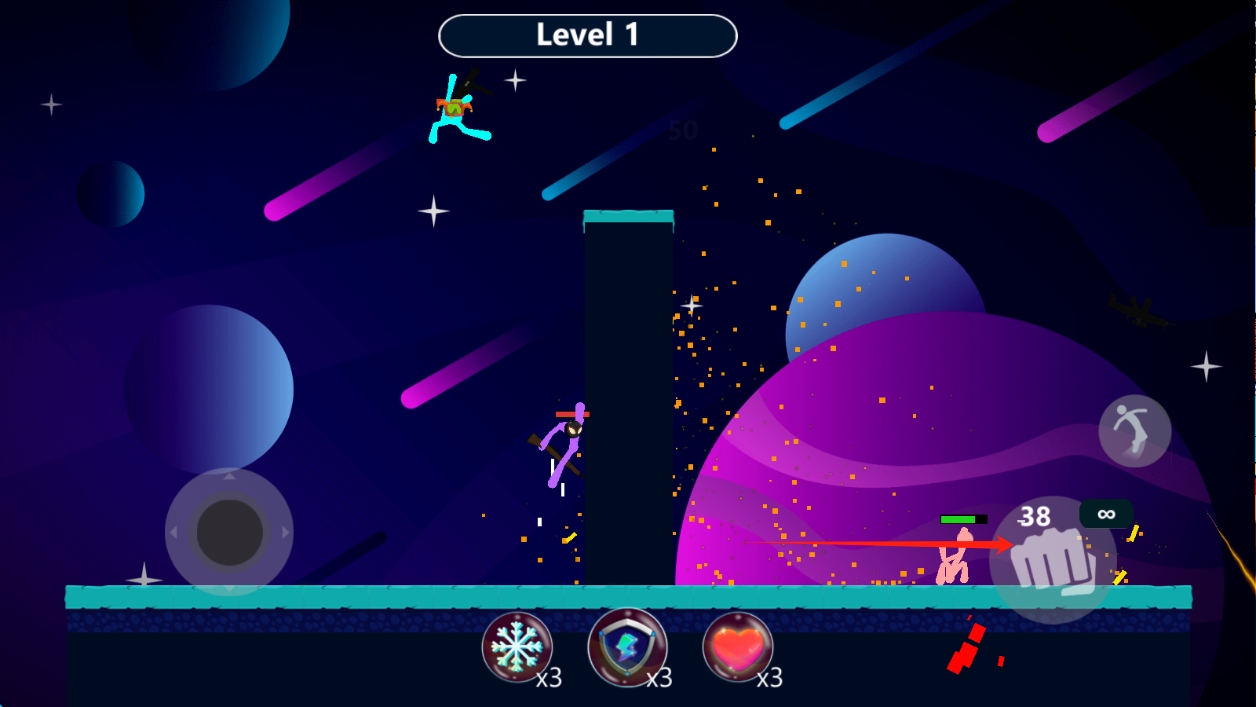
Task: Tap the jump button with stickman icon
Action: click(x=1134, y=431)
